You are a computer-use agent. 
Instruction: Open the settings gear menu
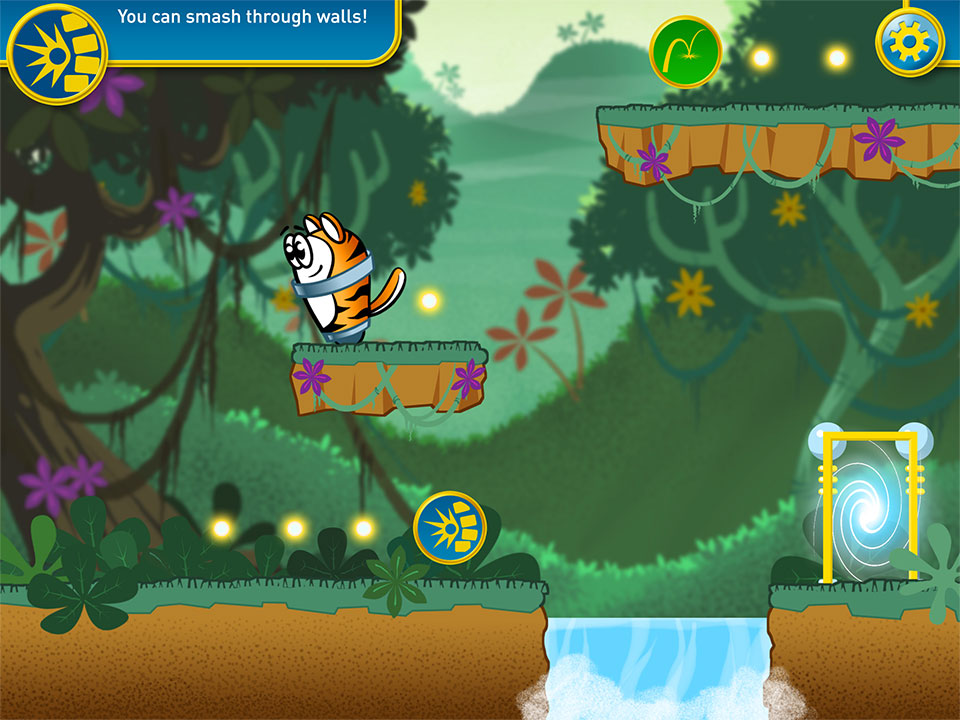[x=910, y=42]
